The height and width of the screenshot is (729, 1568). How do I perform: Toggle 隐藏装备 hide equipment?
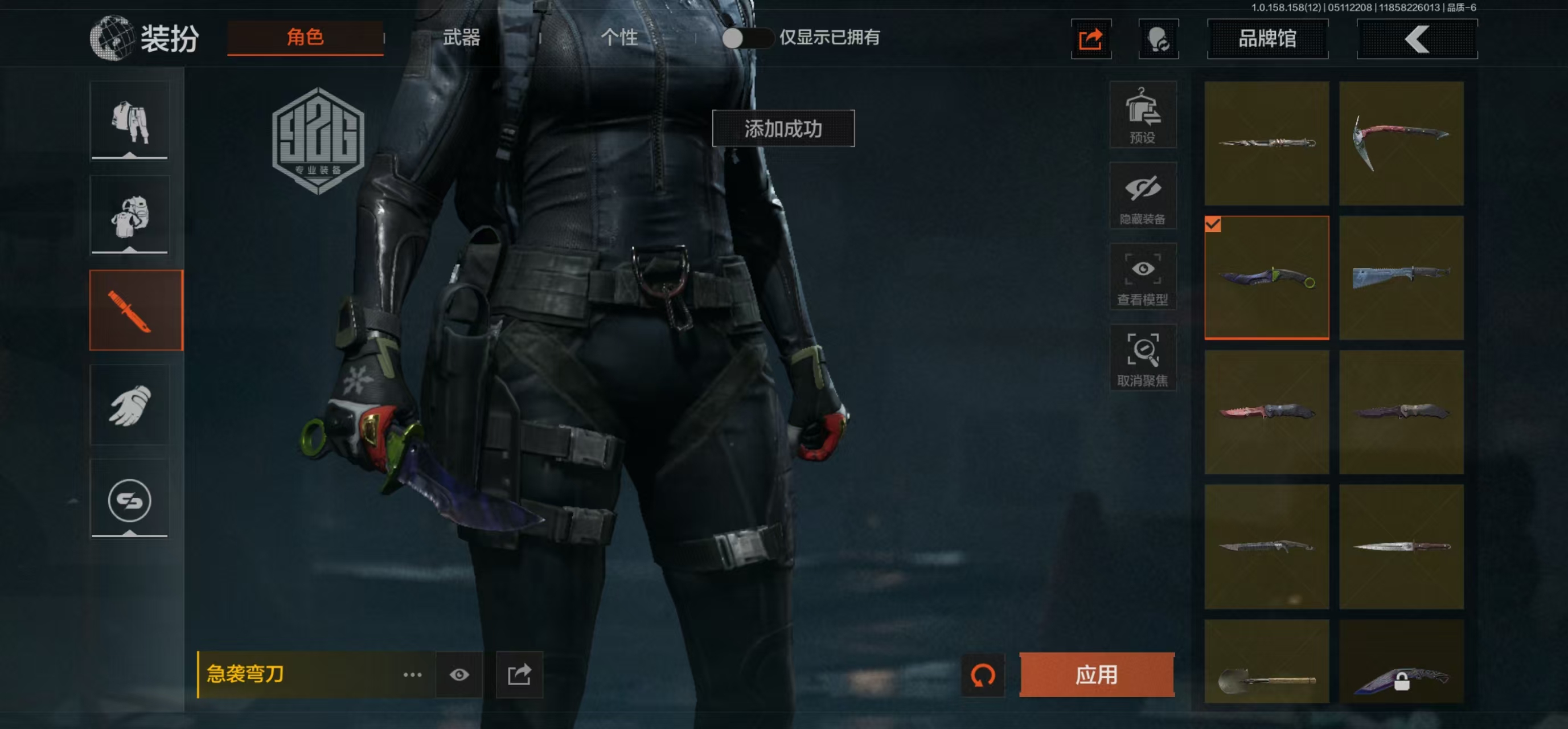1143,196
